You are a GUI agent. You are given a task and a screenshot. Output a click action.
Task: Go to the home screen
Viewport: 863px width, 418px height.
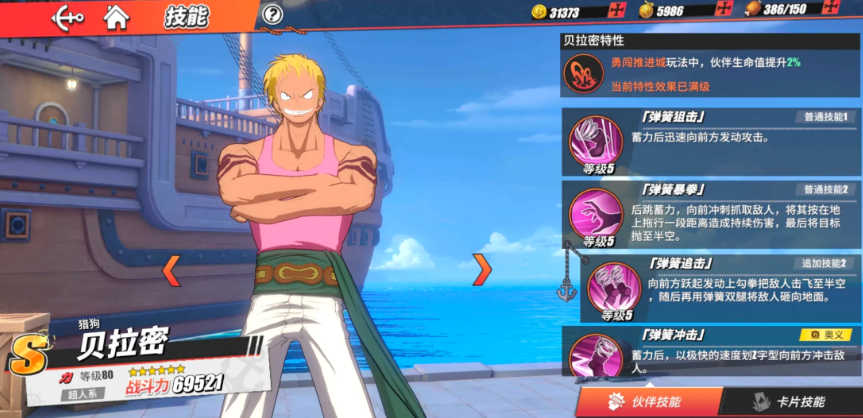(117, 15)
